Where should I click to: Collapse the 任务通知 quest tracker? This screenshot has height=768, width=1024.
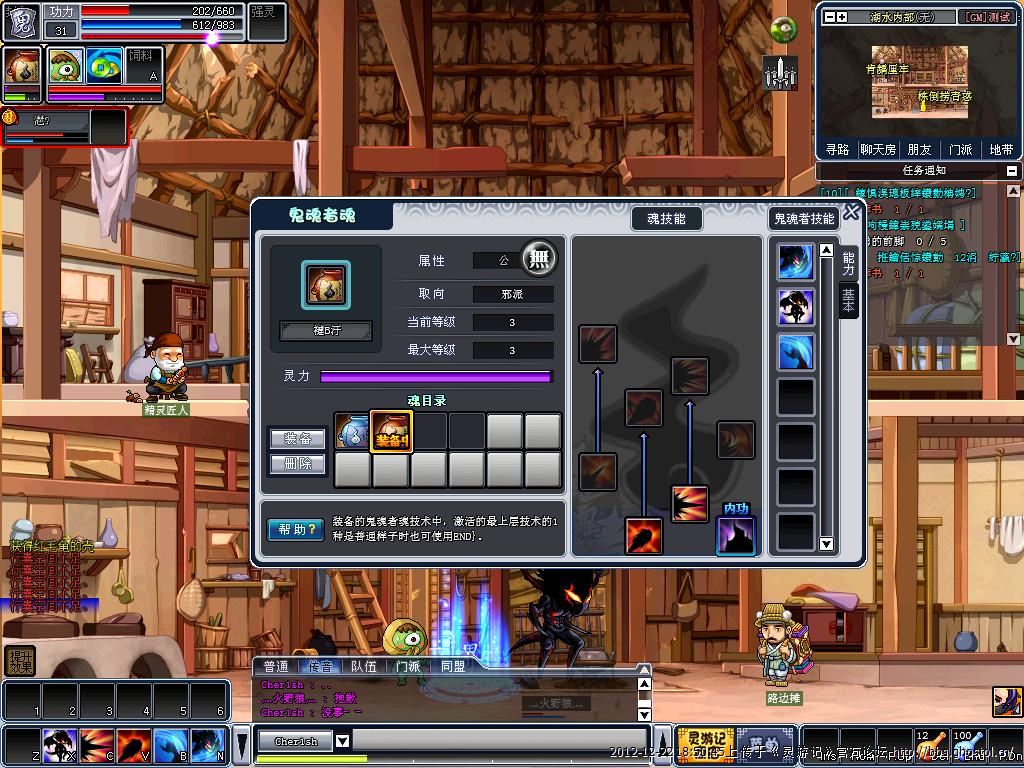point(1012,171)
